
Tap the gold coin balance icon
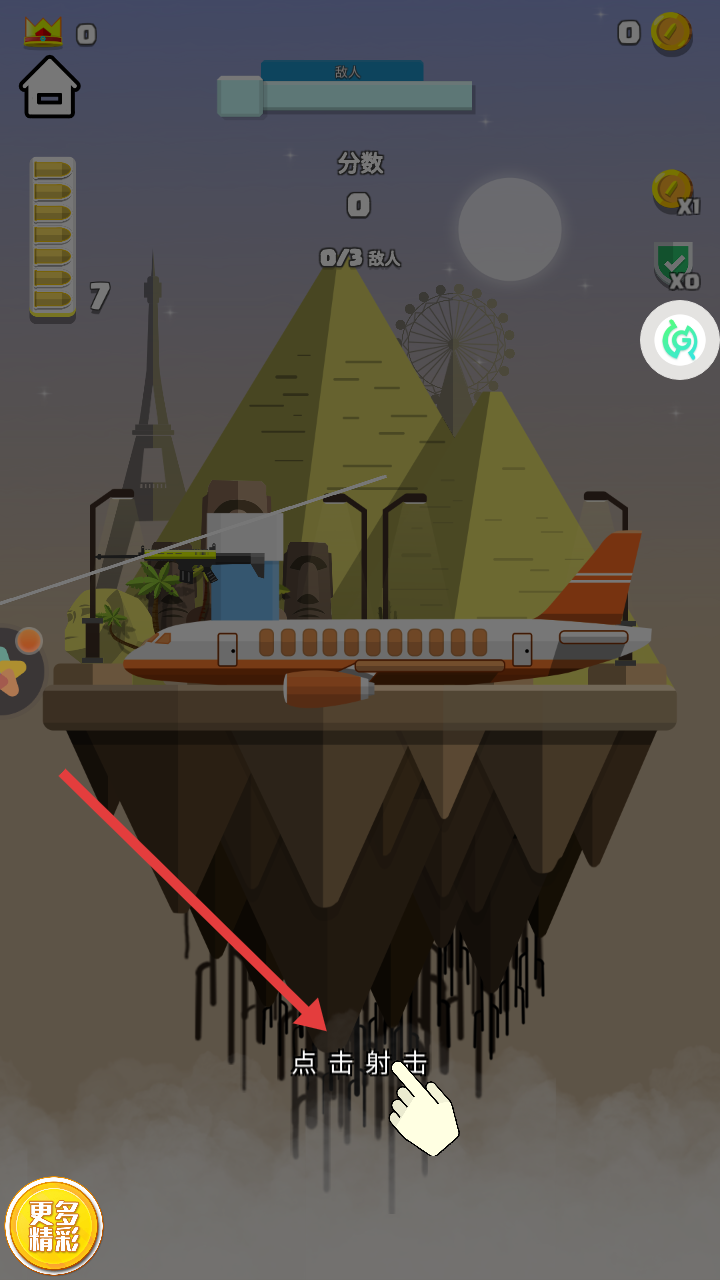click(x=670, y=33)
